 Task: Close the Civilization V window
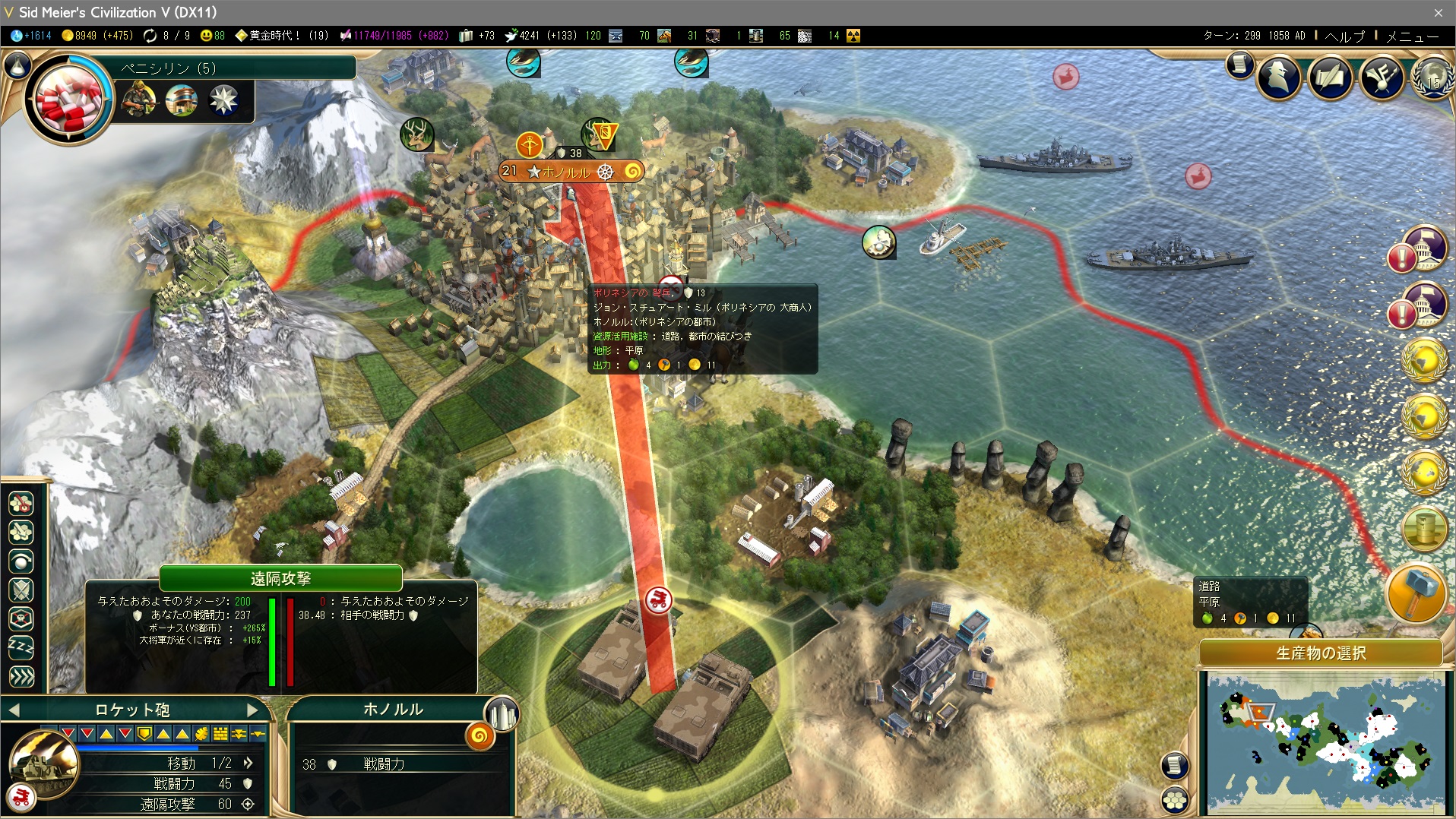1438,12
